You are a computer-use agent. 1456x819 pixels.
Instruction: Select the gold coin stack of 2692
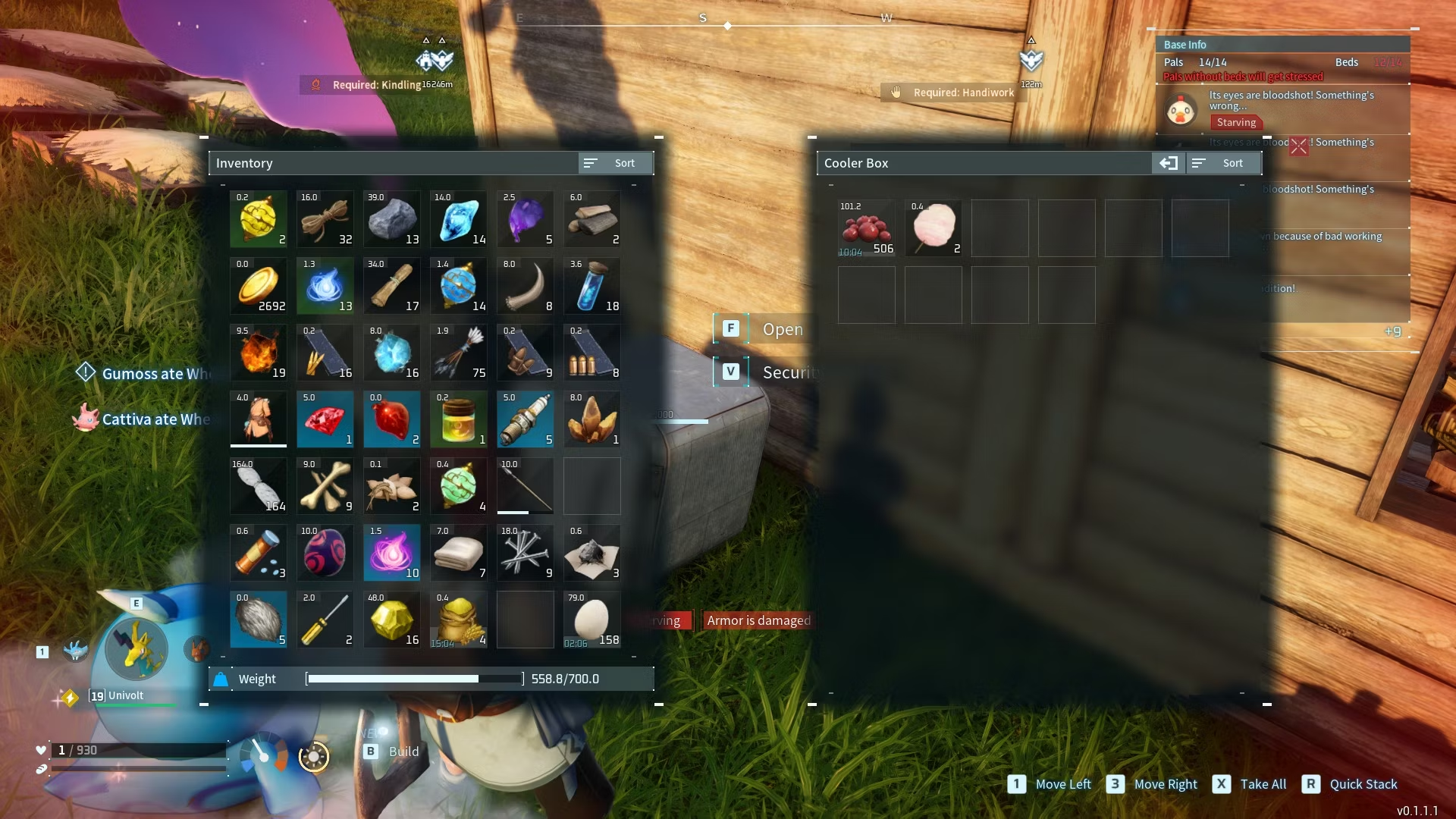pos(258,286)
